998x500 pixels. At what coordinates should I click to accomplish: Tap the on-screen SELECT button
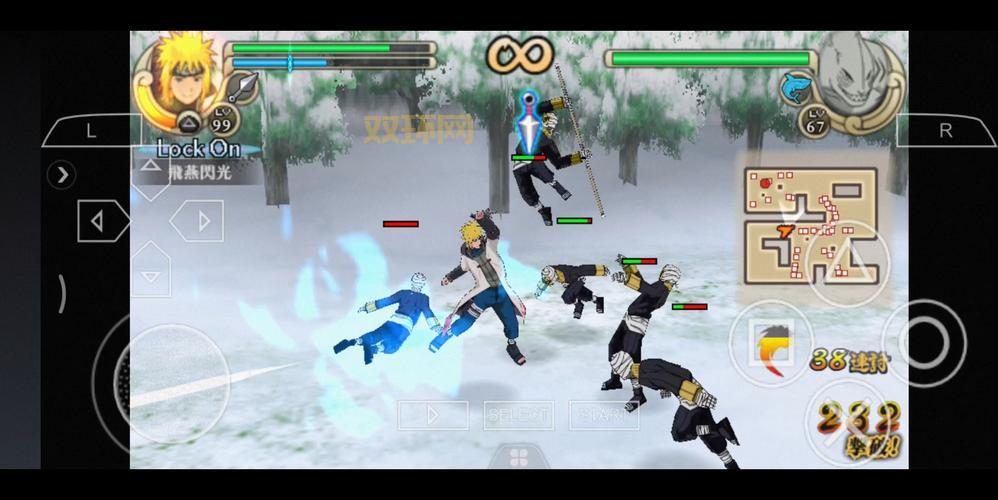coord(518,414)
